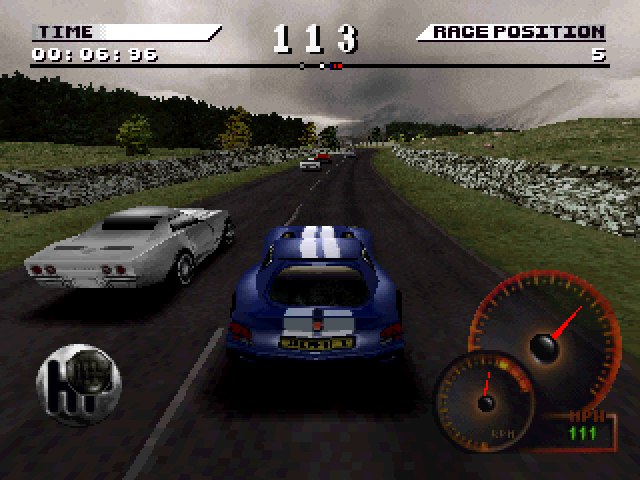The image size is (640, 480).
Task: Click the red marker on the race progress bar
Action: tap(337, 66)
